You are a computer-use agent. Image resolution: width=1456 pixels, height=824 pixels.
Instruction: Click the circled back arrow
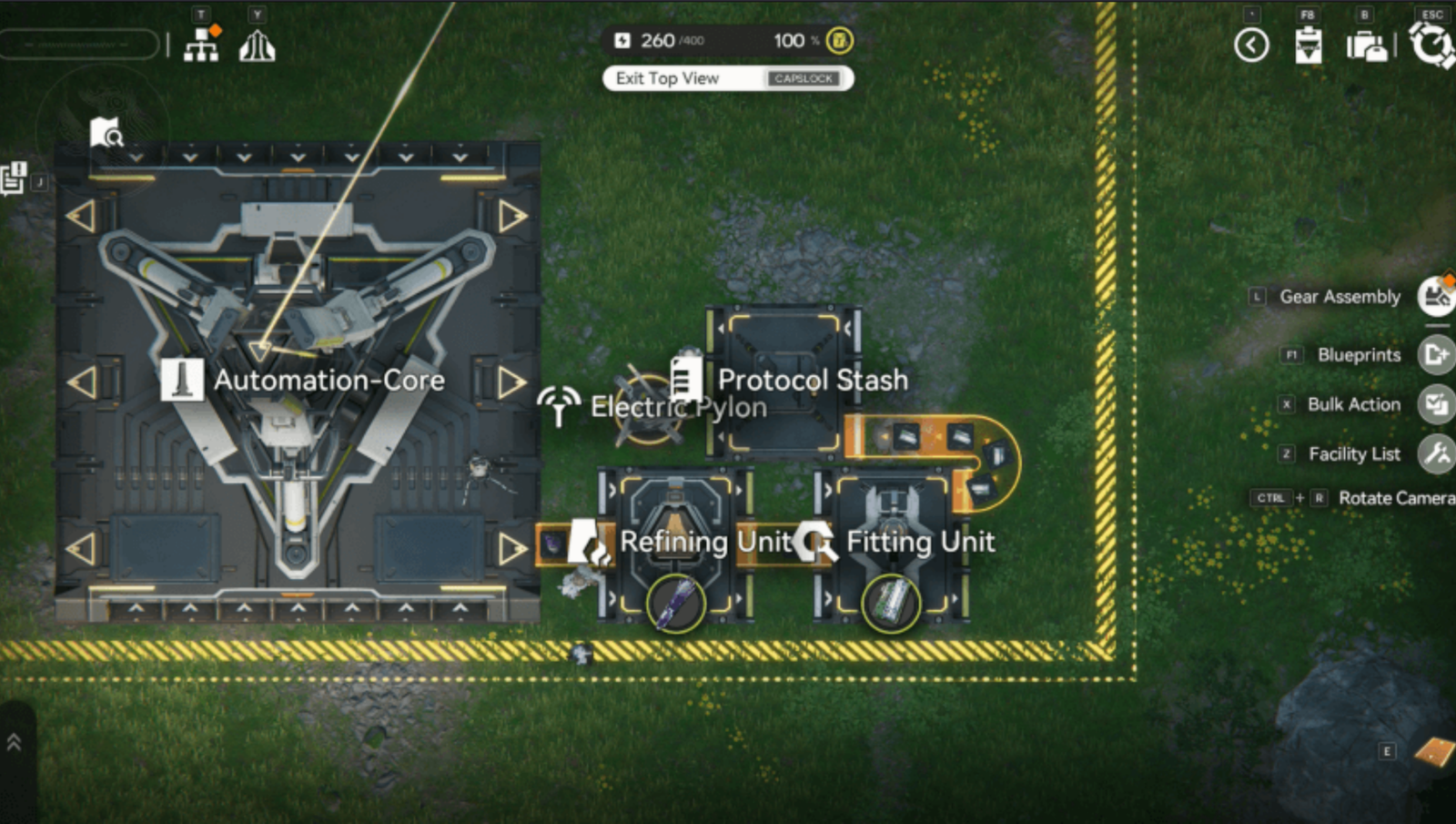(x=1251, y=45)
